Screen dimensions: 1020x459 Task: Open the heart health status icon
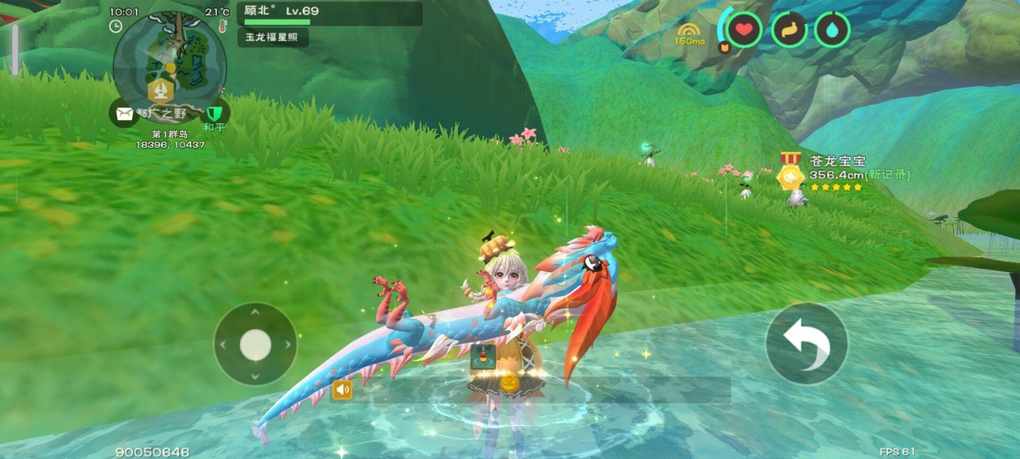tap(743, 30)
